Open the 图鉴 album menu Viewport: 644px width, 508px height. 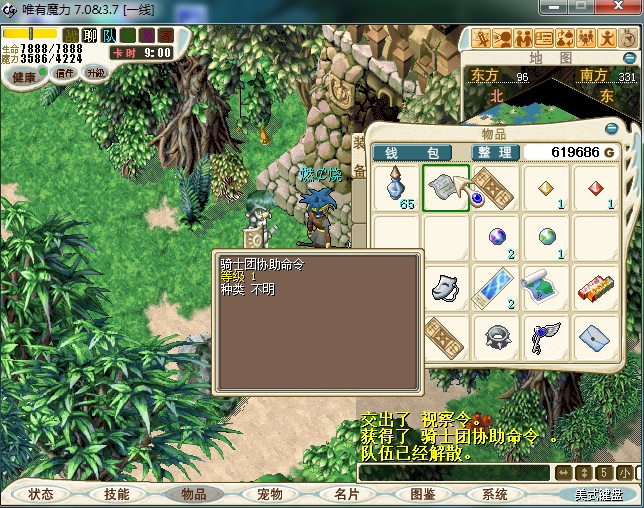click(422, 494)
